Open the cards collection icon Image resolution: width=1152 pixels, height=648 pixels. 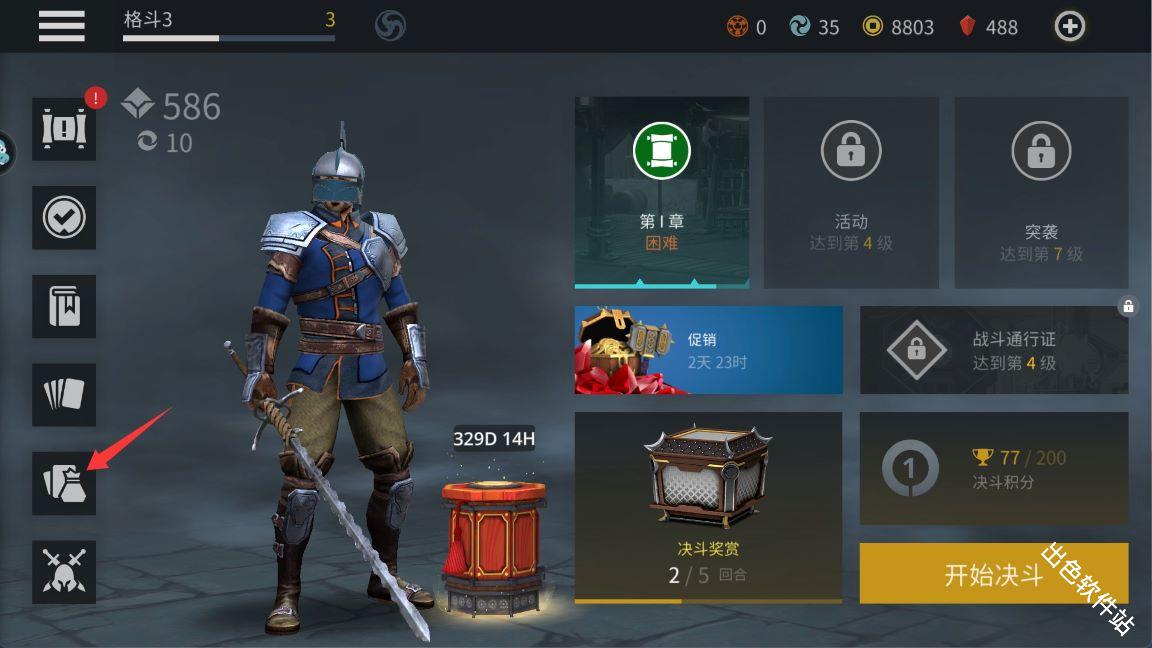64,395
